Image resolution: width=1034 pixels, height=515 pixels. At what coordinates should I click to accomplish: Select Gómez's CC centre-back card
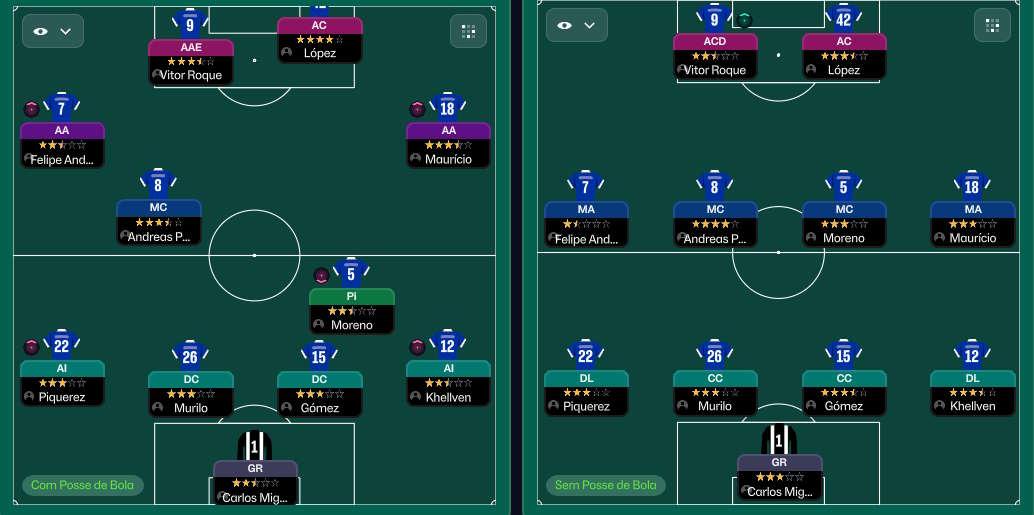point(843,392)
